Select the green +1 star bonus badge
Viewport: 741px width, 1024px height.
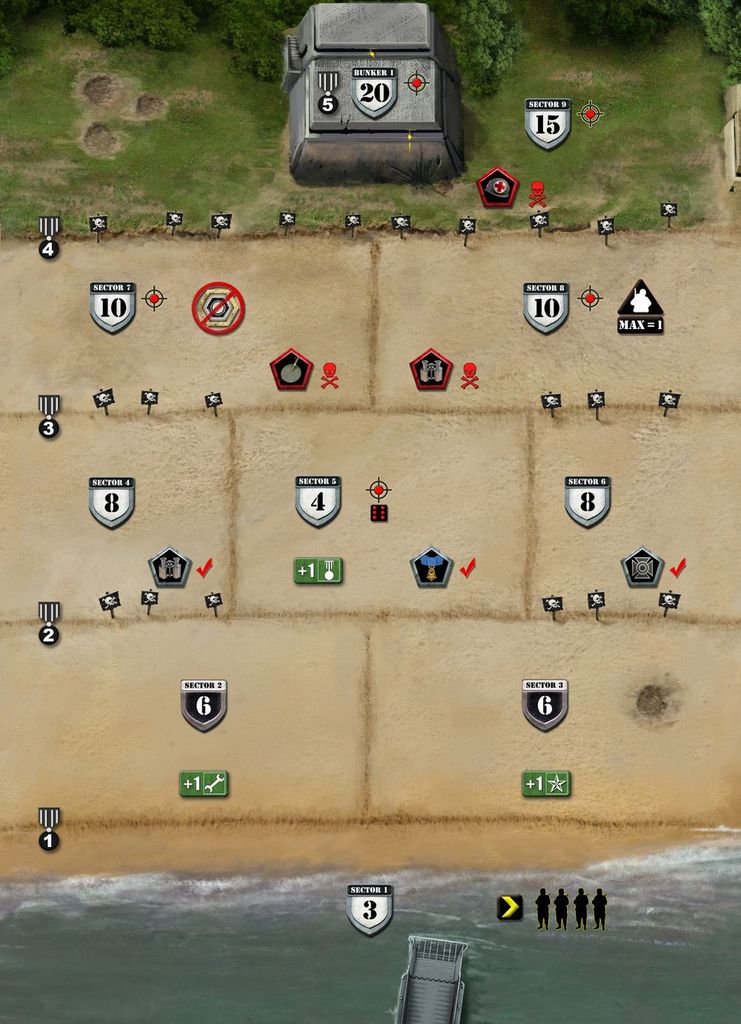(x=546, y=784)
